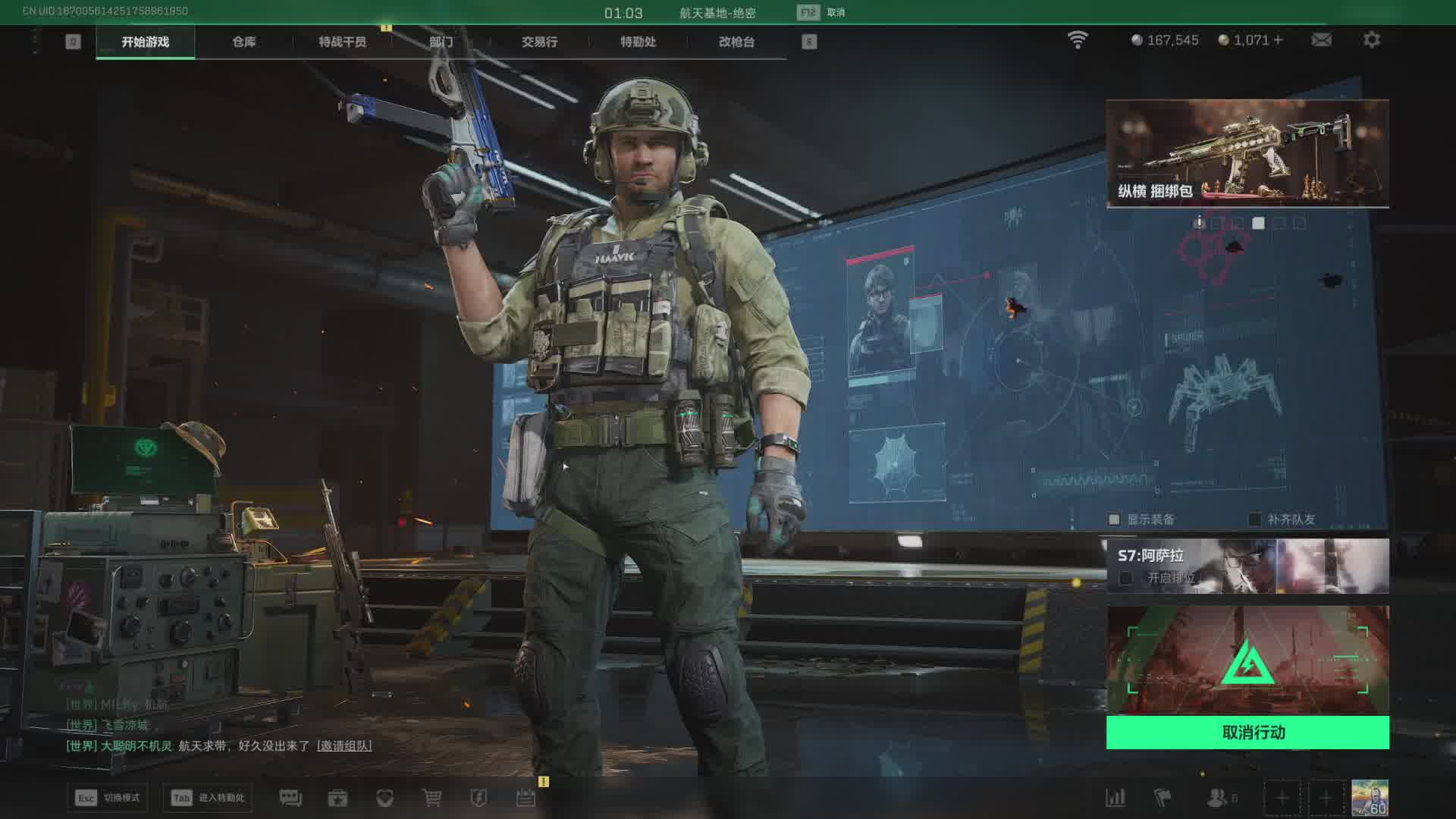
Task: Cancel matchmaking with the green 取消行动 button
Action: [1247, 733]
